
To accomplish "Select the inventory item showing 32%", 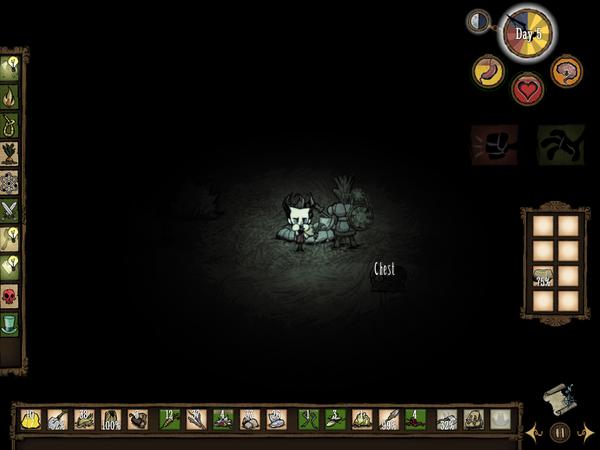I will coord(446,420).
